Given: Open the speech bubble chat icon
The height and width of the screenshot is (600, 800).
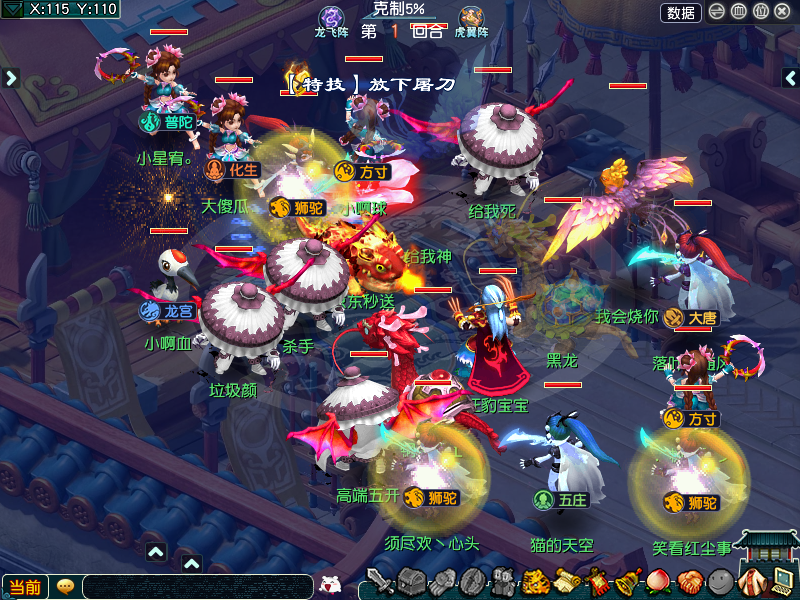Looking at the screenshot, I should click(x=66, y=587).
